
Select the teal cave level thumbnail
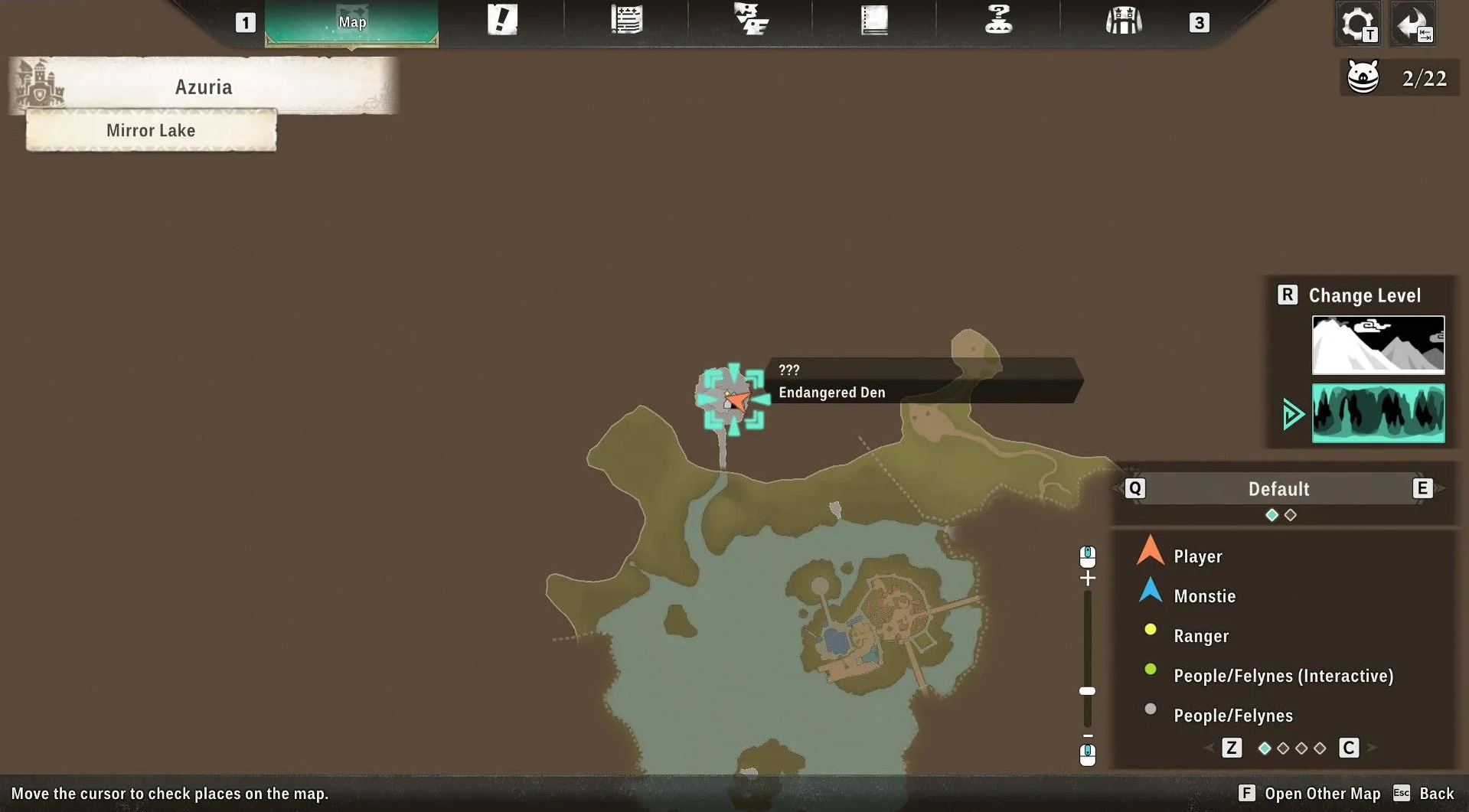click(x=1378, y=413)
